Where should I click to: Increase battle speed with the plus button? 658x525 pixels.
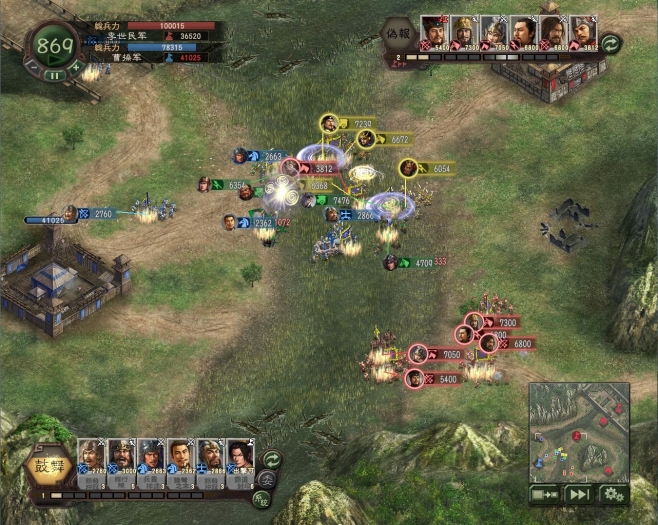click(x=77, y=67)
